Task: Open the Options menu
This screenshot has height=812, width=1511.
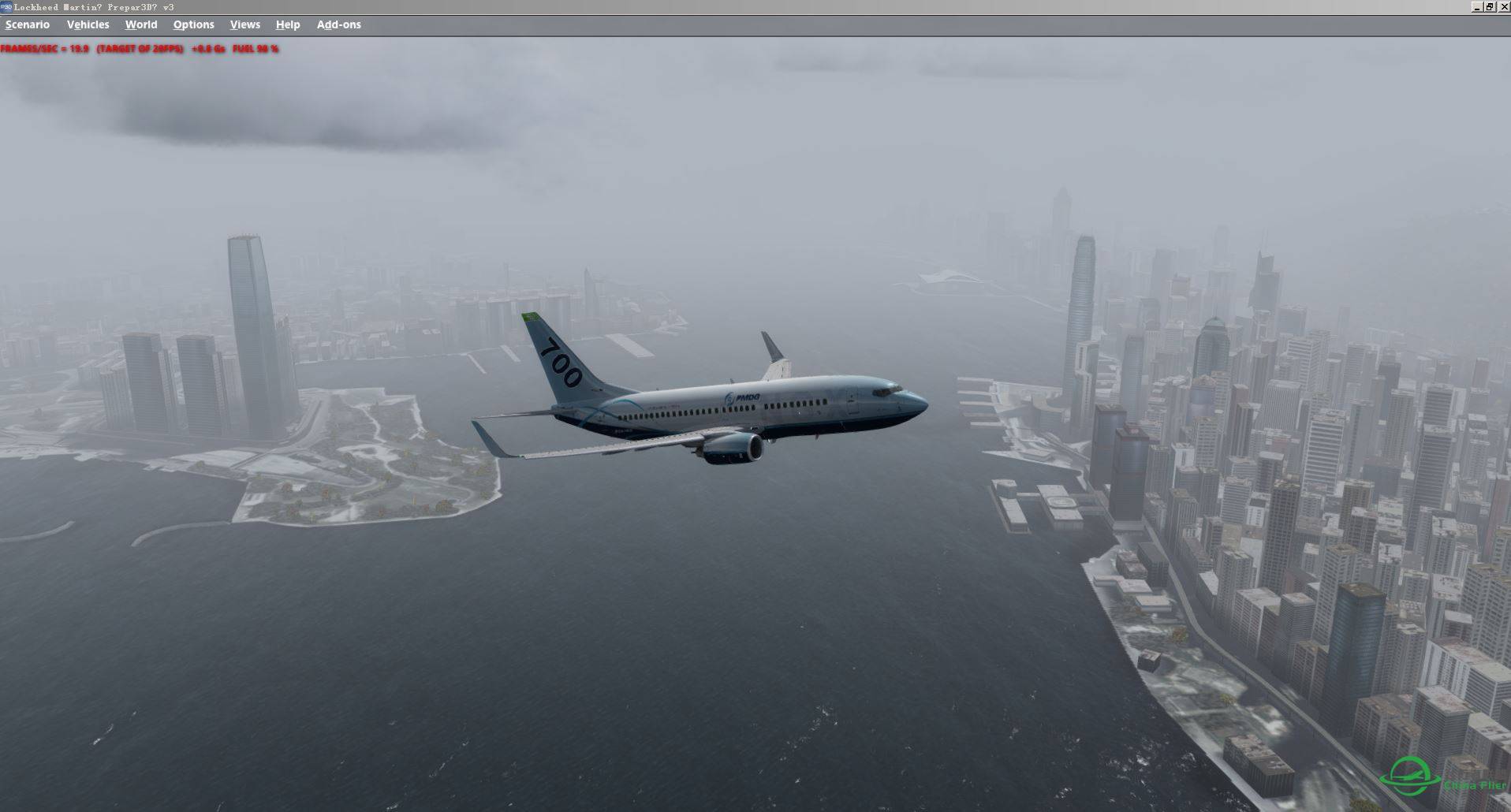Action: (x=193, y=24)
